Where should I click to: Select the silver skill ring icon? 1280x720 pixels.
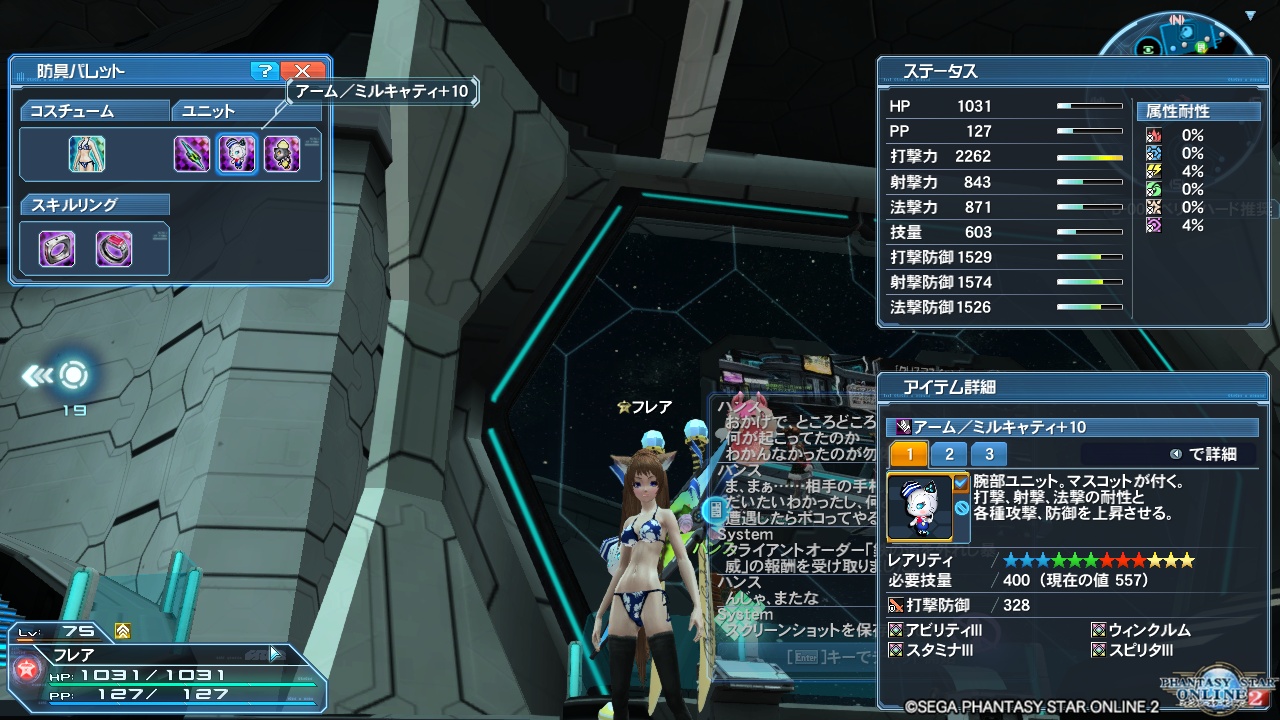55,247
